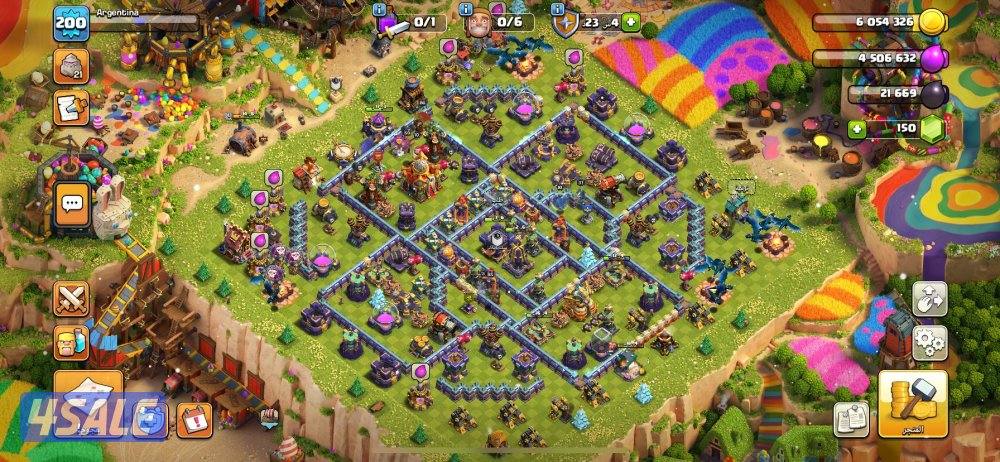Open the scroll and hammer tasks button
The image size is (1000, 462).
pos(70,104)
